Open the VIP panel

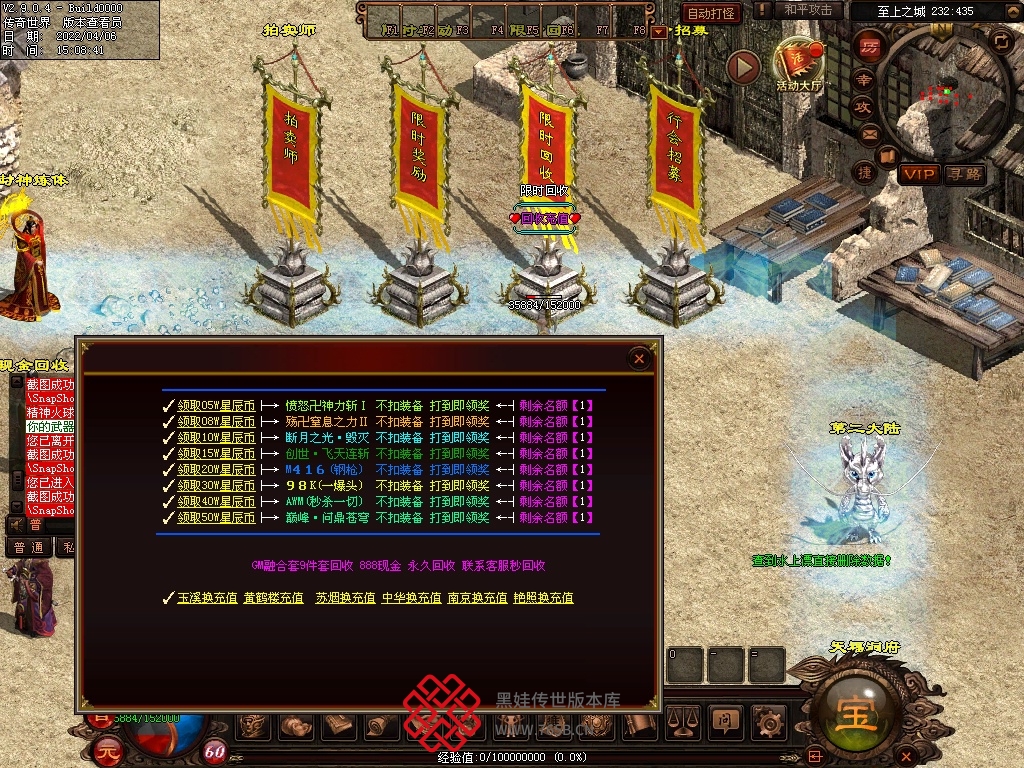tap(918, 174)
